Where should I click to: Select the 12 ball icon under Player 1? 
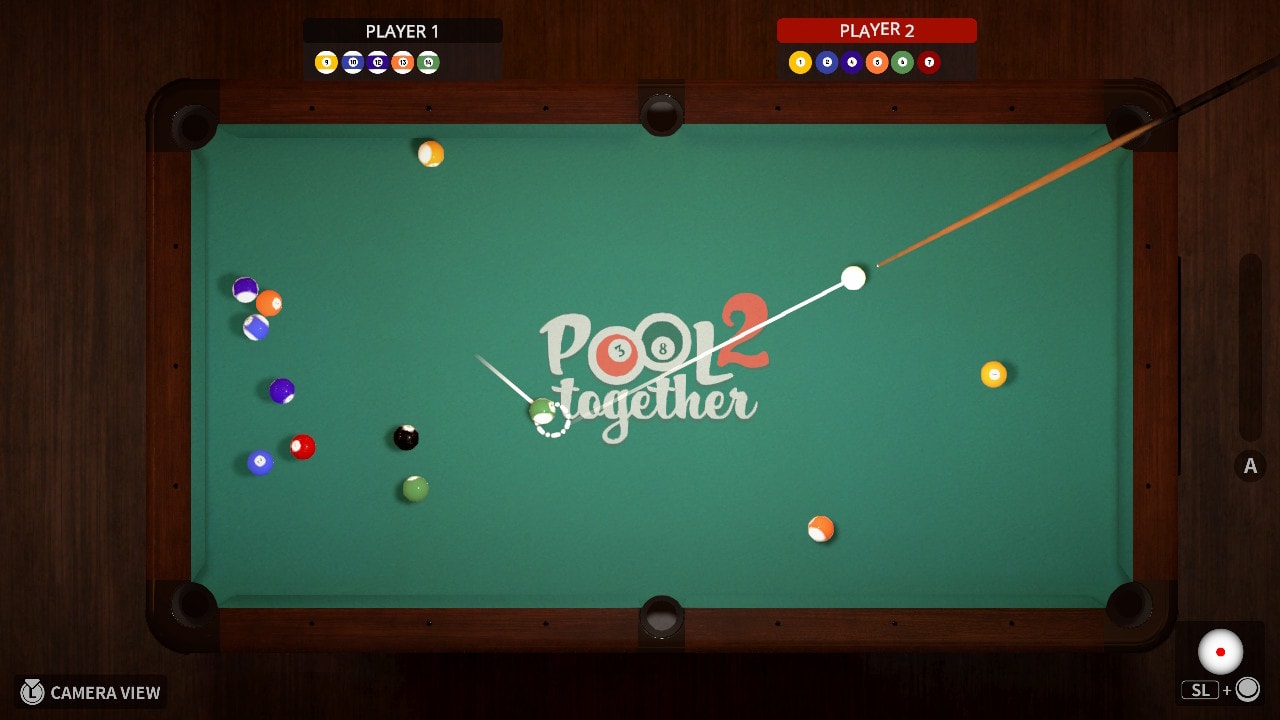(377, 61)
